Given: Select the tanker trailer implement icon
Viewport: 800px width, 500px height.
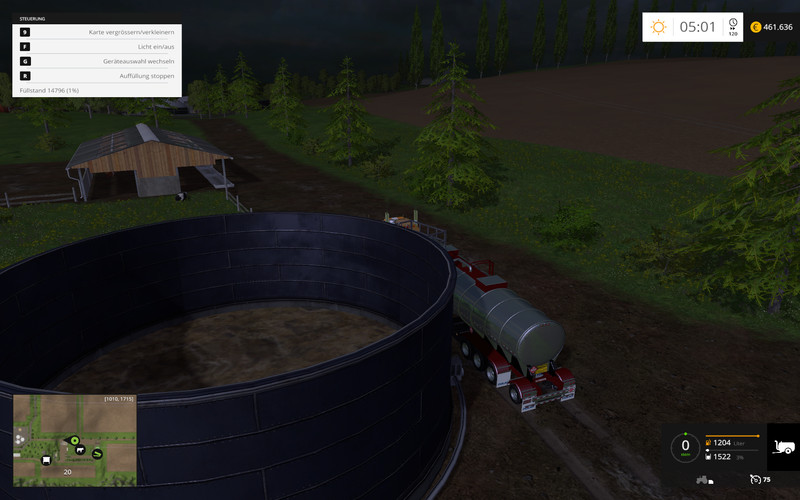Looking at the screenshot, I should (783, 446).
